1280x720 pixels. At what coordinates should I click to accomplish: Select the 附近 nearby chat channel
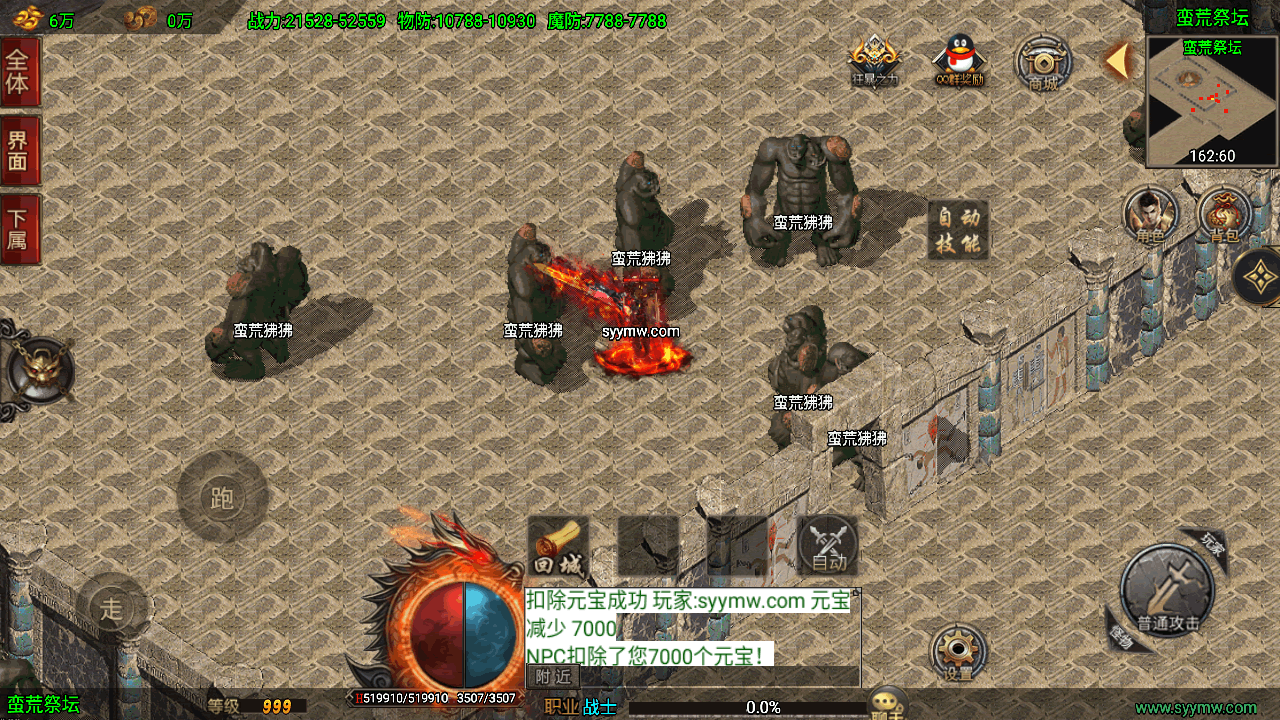553,677
